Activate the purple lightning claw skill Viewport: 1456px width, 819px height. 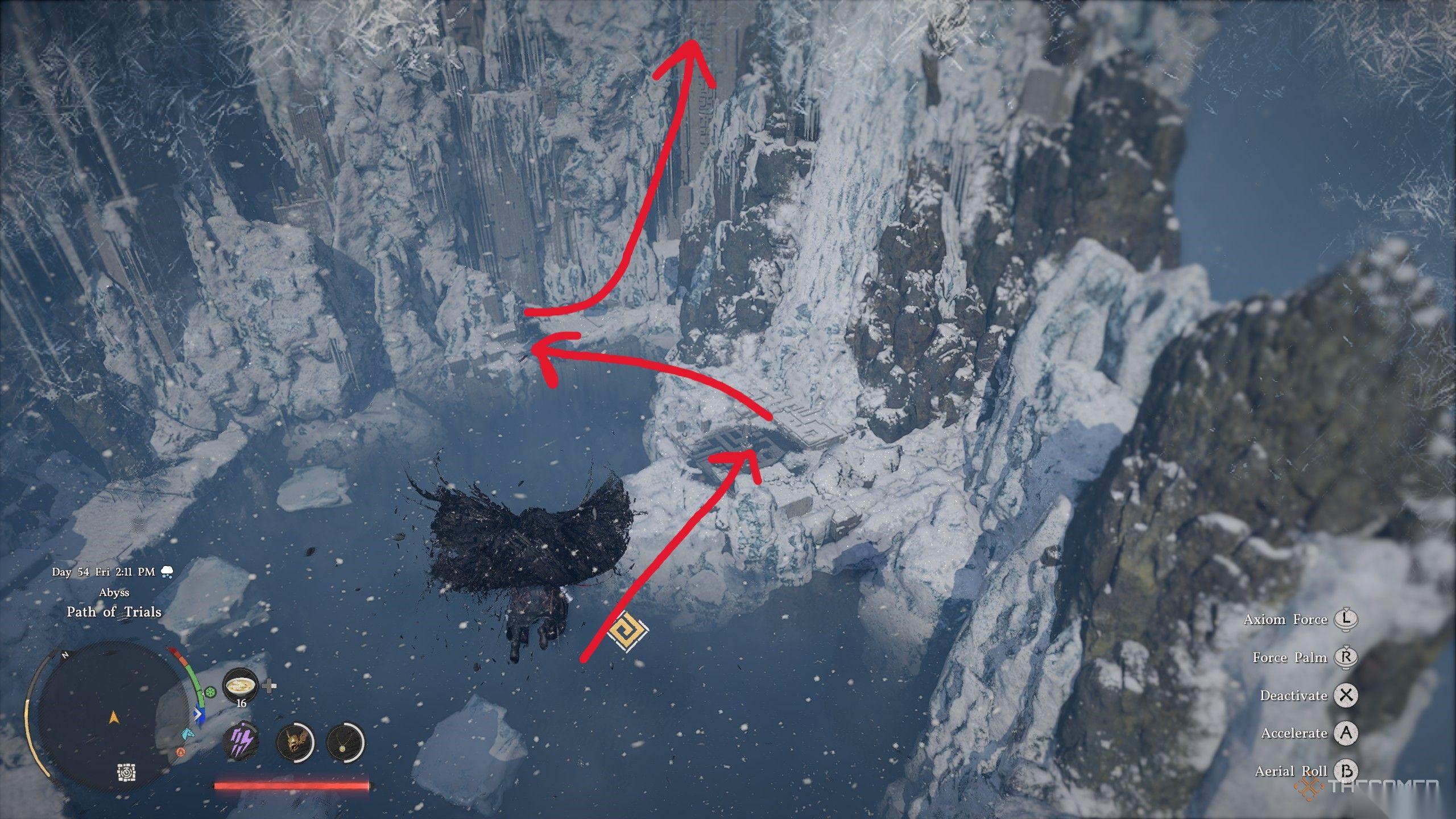241,743
